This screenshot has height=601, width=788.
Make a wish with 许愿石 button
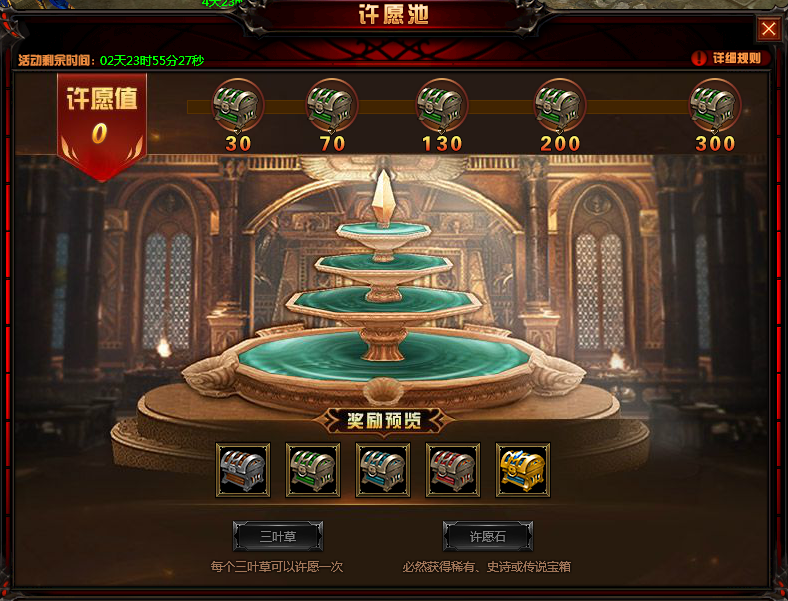[x=488, y=536]
